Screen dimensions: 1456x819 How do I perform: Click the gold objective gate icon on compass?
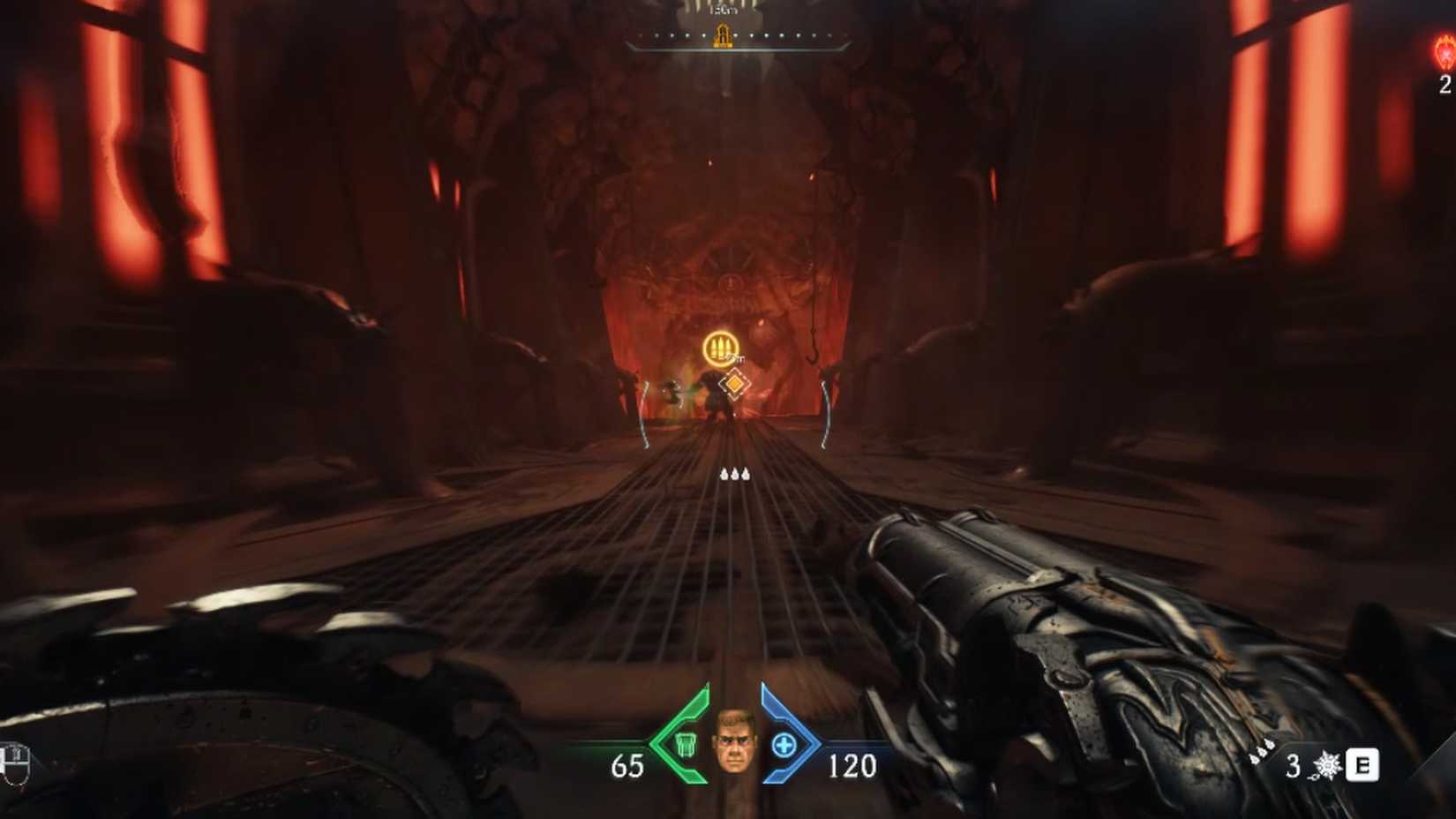tap(722, 37)
